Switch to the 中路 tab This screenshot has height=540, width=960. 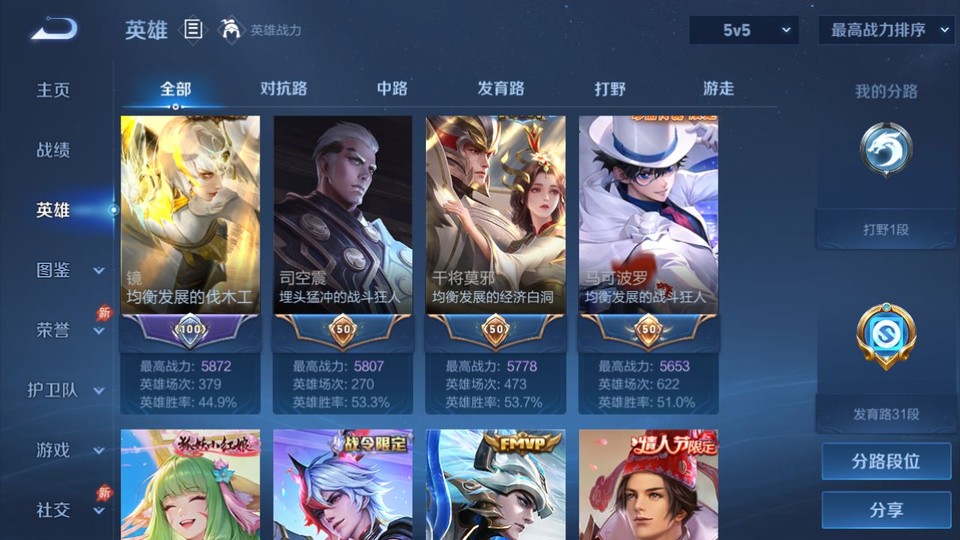(x=392, y=88)
